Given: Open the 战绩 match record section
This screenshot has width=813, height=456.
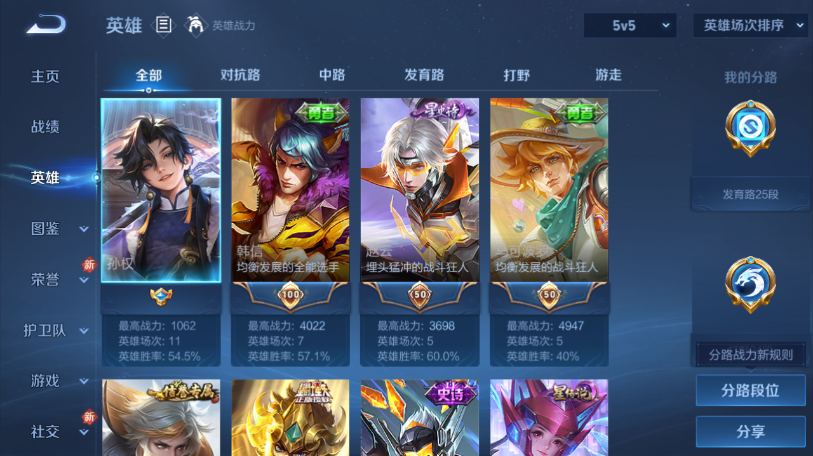Looking at the screenshot, I should coord(45,127).
